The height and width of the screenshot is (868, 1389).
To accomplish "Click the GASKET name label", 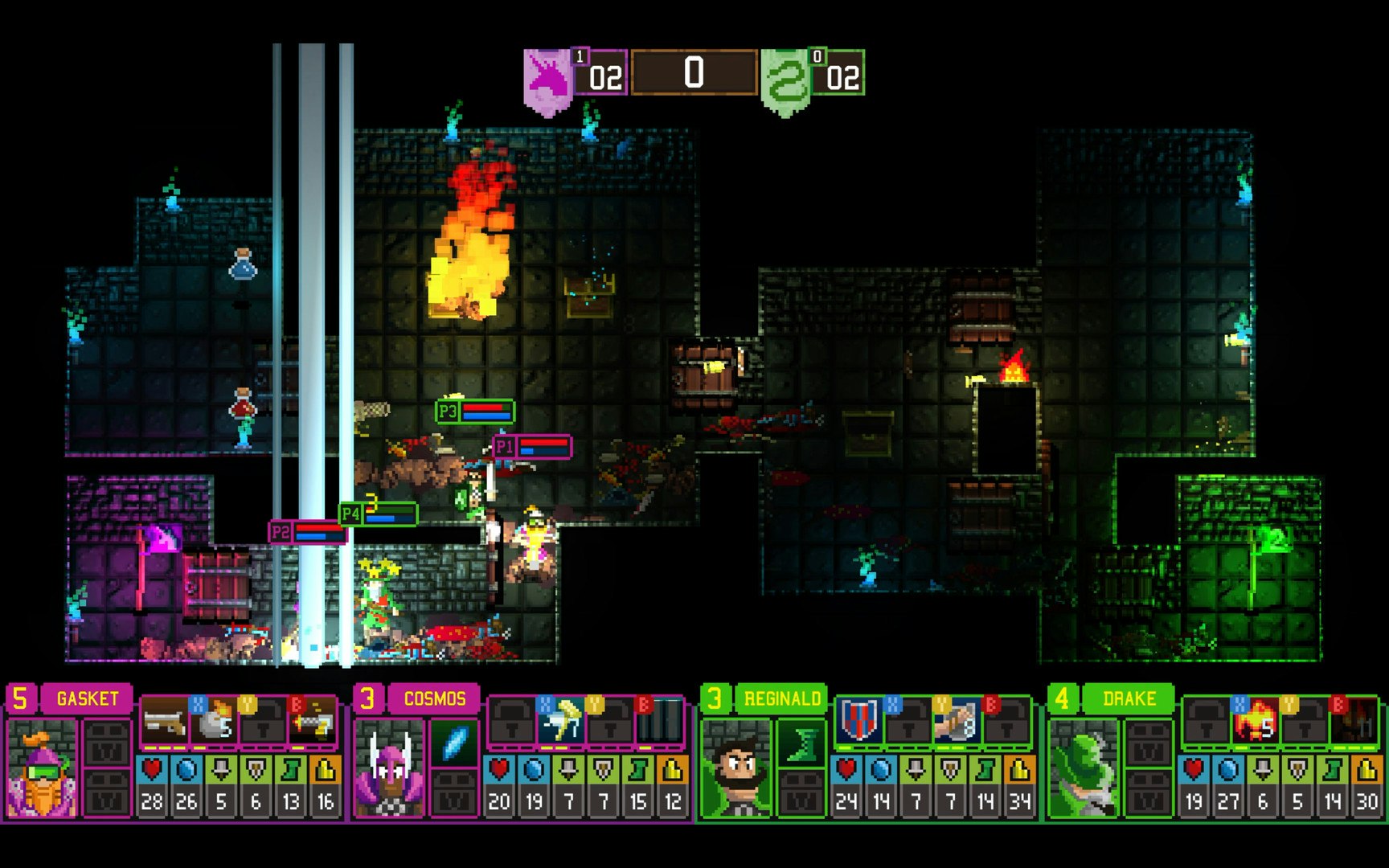I will [86, 699].
